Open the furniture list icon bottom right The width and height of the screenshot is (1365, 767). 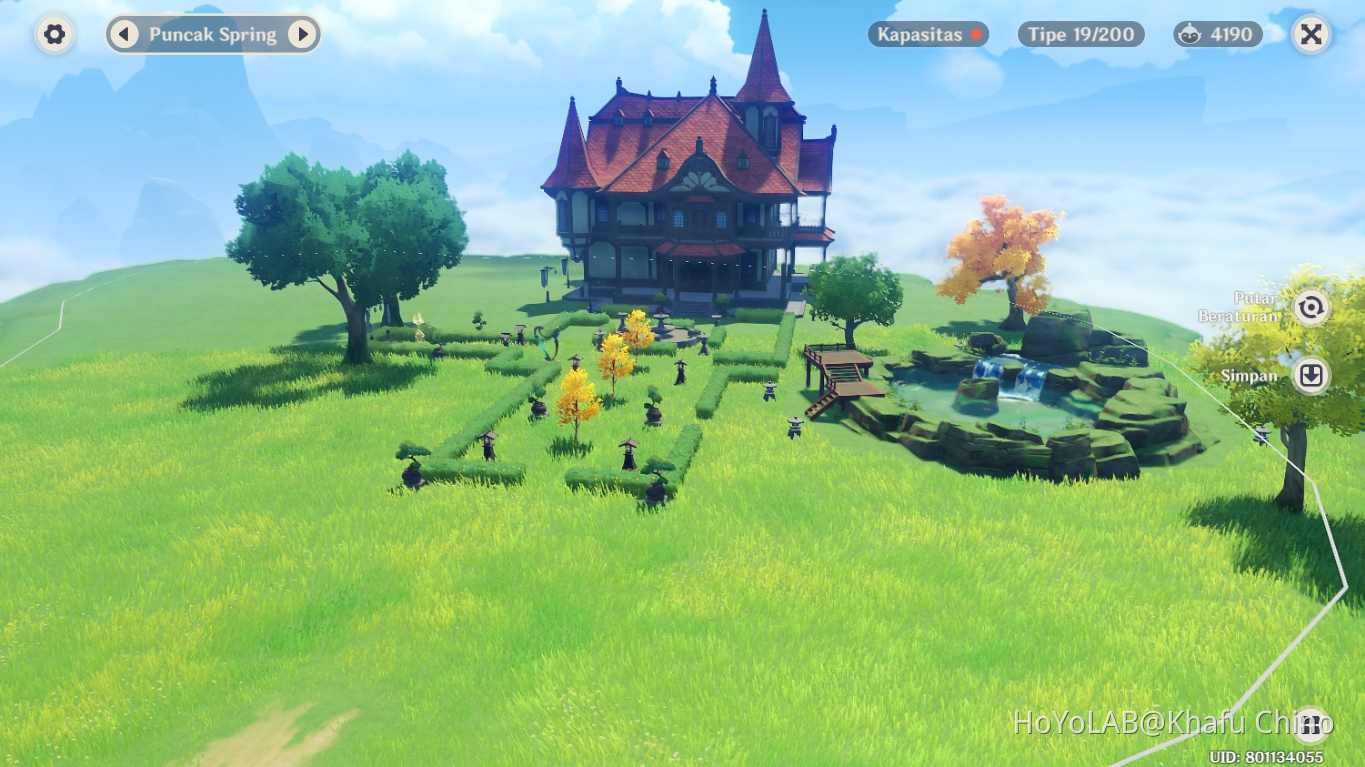tap(1311, 724)
